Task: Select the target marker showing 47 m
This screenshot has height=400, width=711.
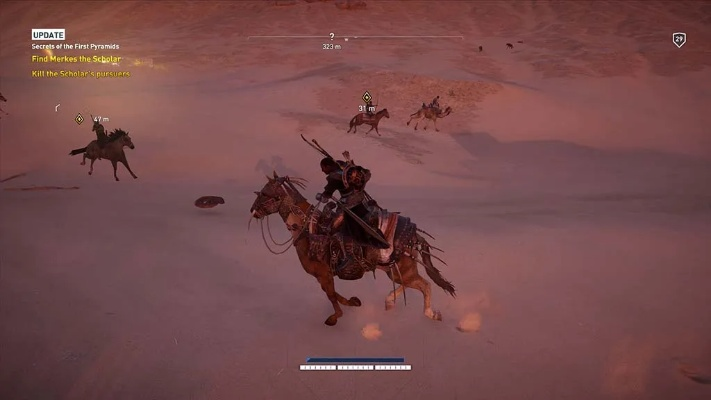Action: [80, 119]
